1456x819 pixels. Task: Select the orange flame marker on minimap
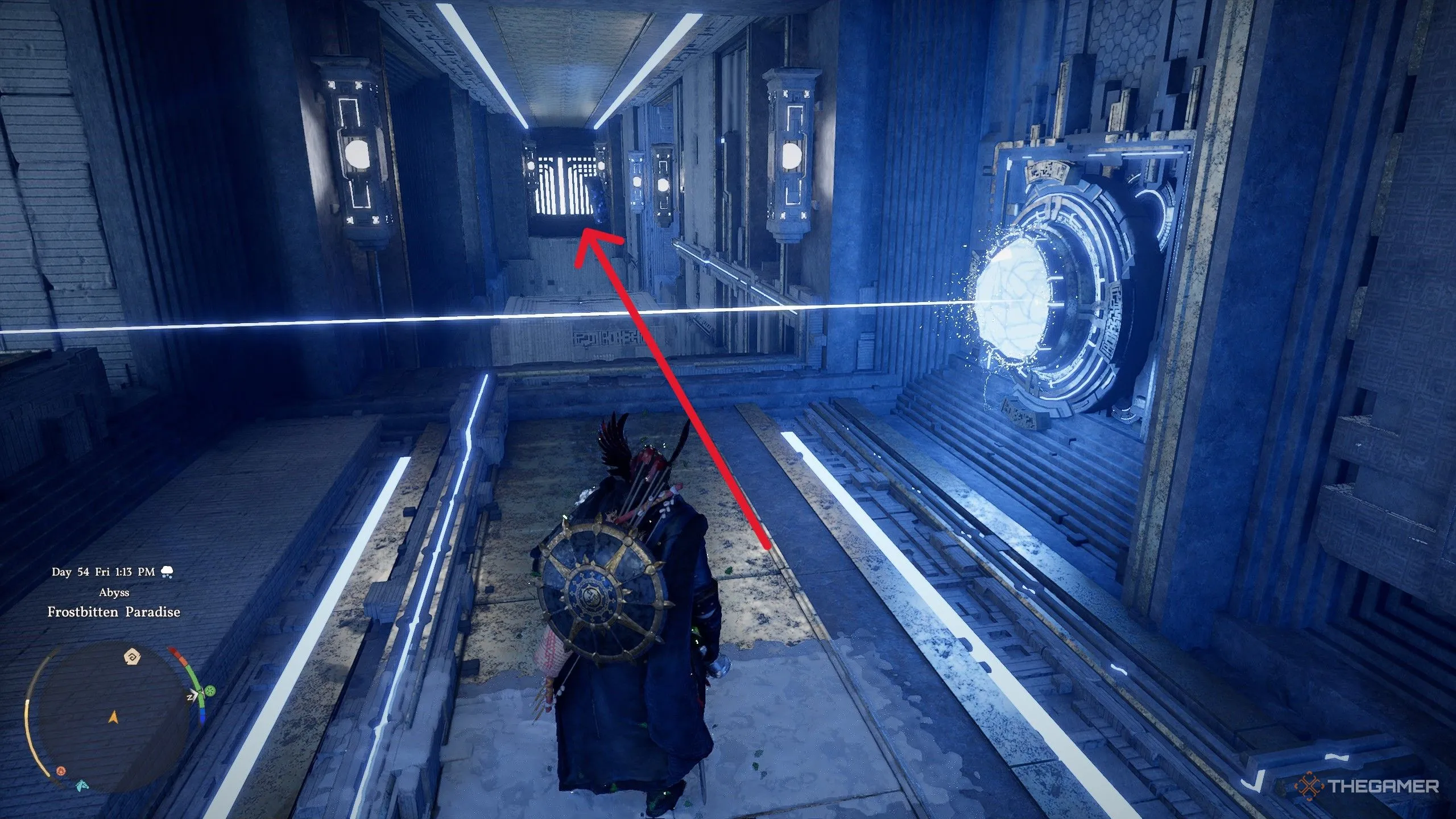[61, 771]
